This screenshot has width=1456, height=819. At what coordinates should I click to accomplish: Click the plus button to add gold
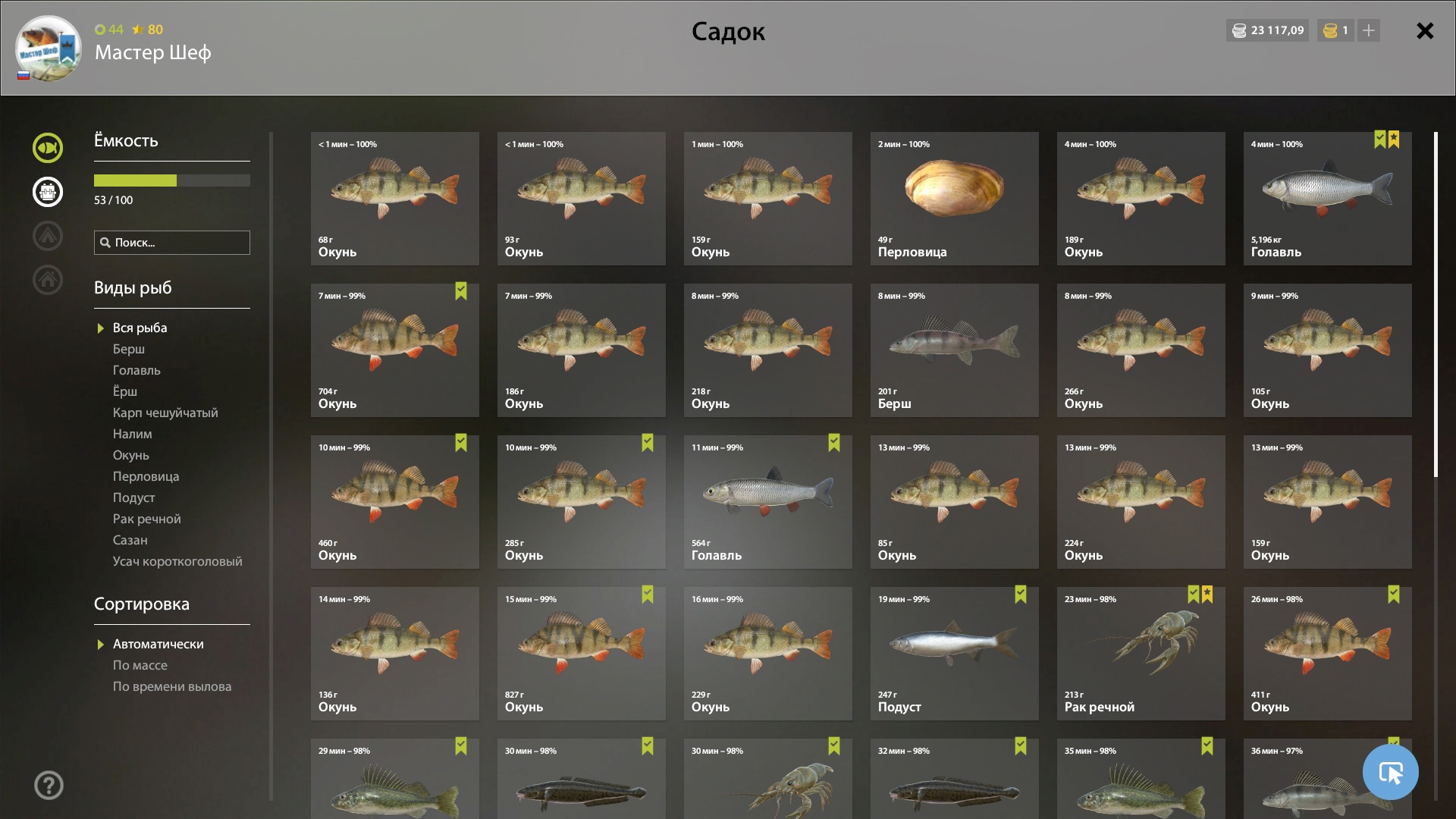click(x=1369, y=30)
